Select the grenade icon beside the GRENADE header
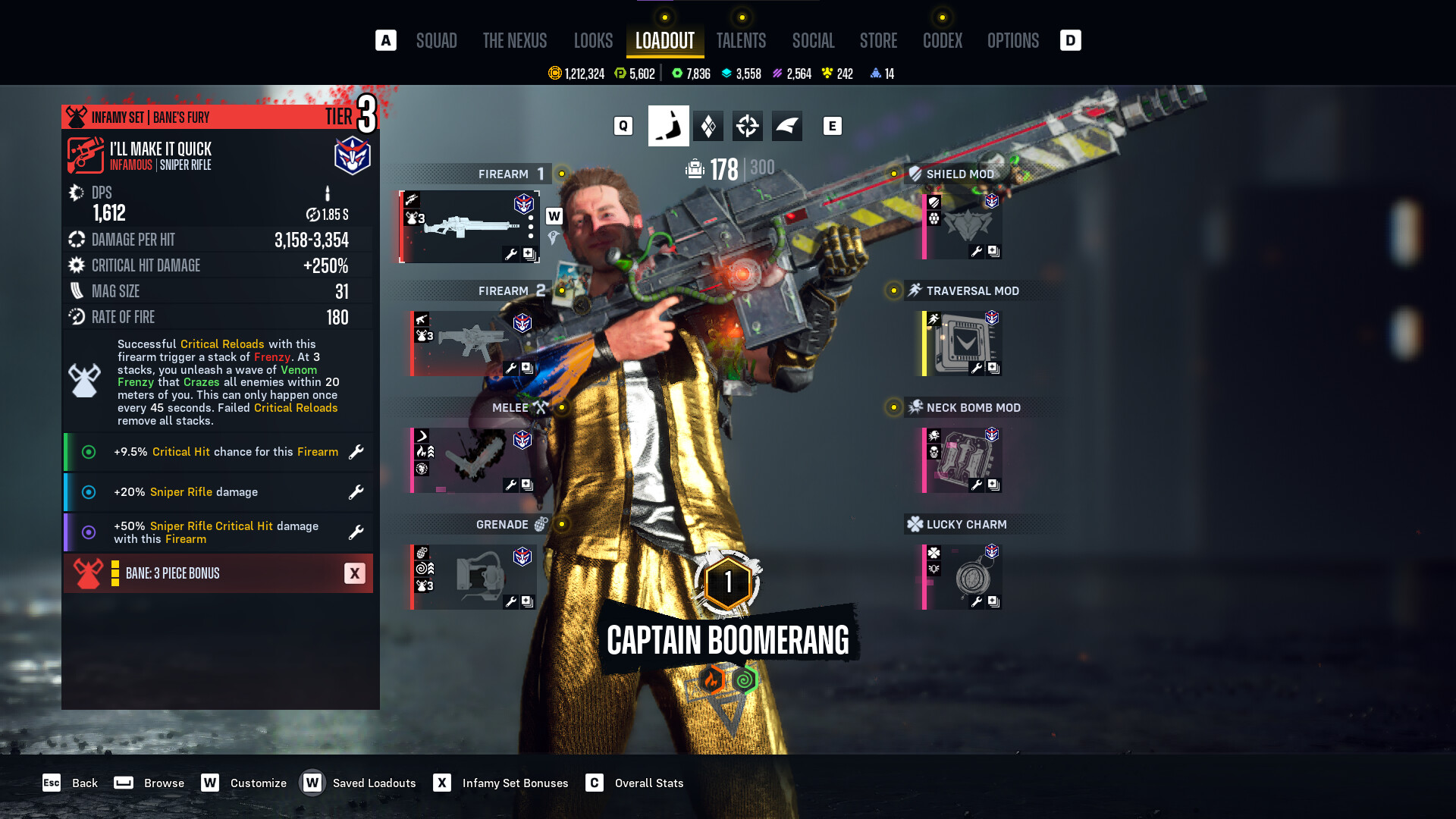Viewport: 1456px width, 819px height. point(539,524)
